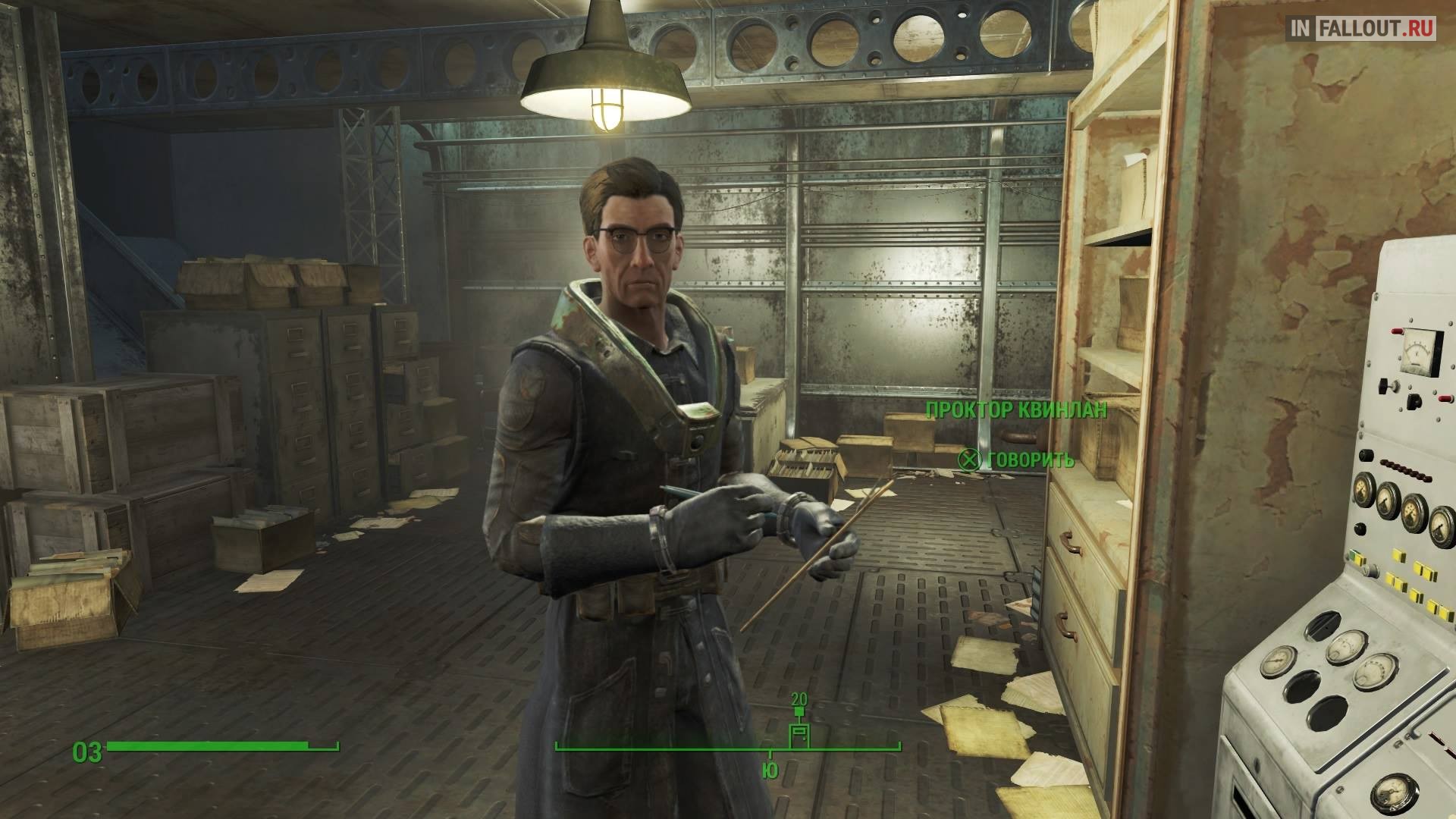The width and height of the screenshot is (1456, 819).
Task: Select the compass bar's south indicator
Action: (770, 770)
